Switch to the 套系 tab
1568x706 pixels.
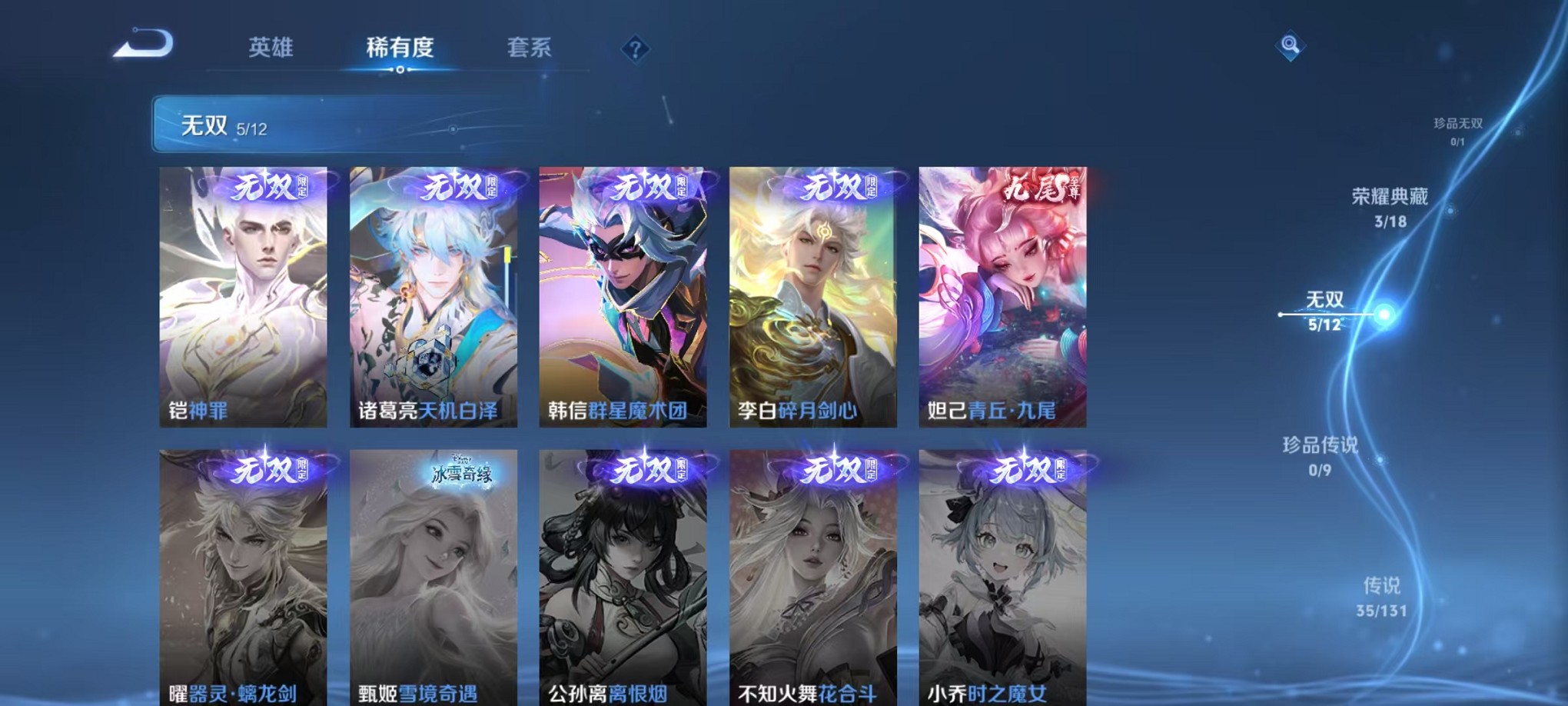(530, 48)
